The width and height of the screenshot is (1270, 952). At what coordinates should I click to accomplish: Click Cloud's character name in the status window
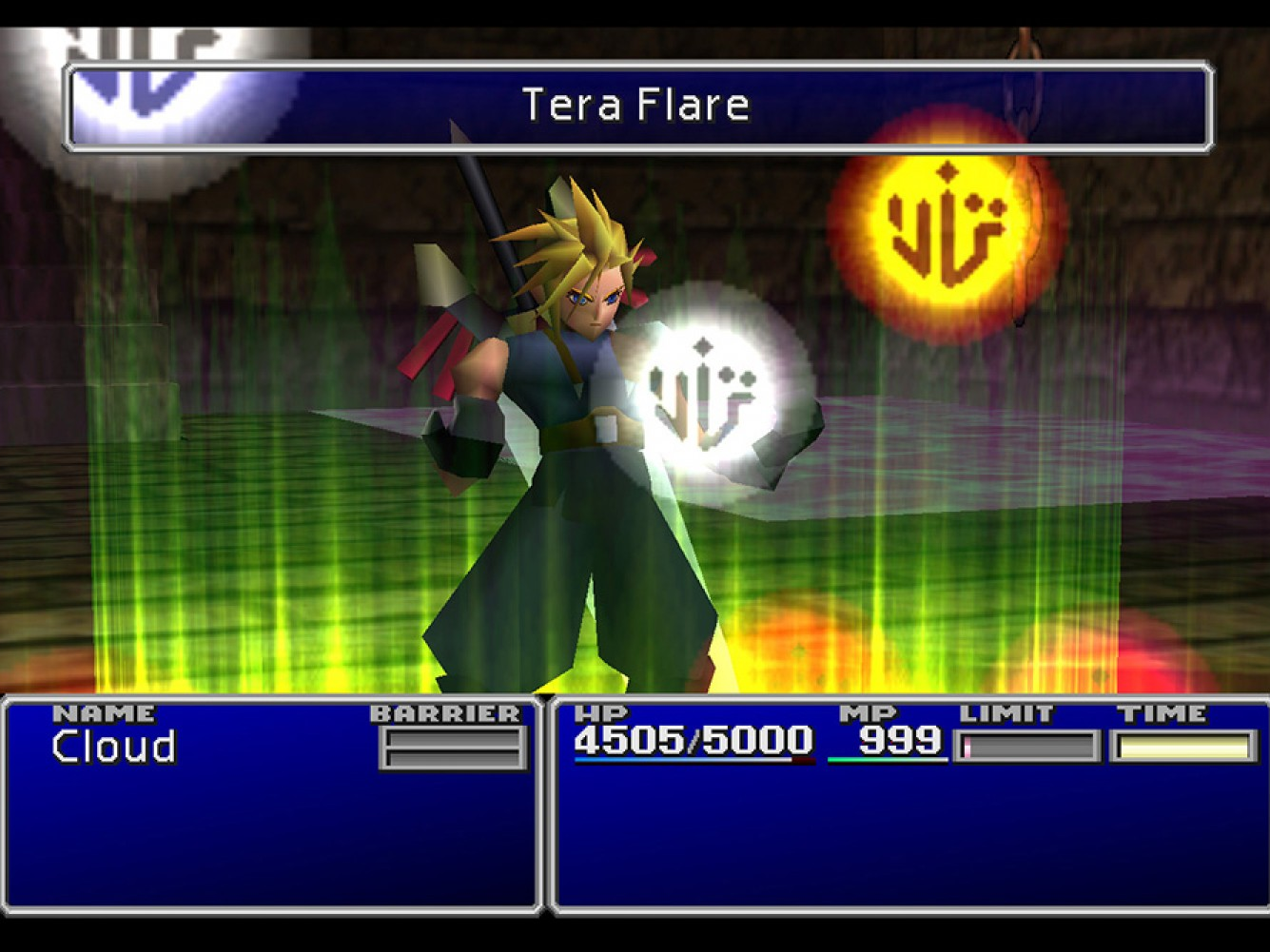[x=112, y=748]
